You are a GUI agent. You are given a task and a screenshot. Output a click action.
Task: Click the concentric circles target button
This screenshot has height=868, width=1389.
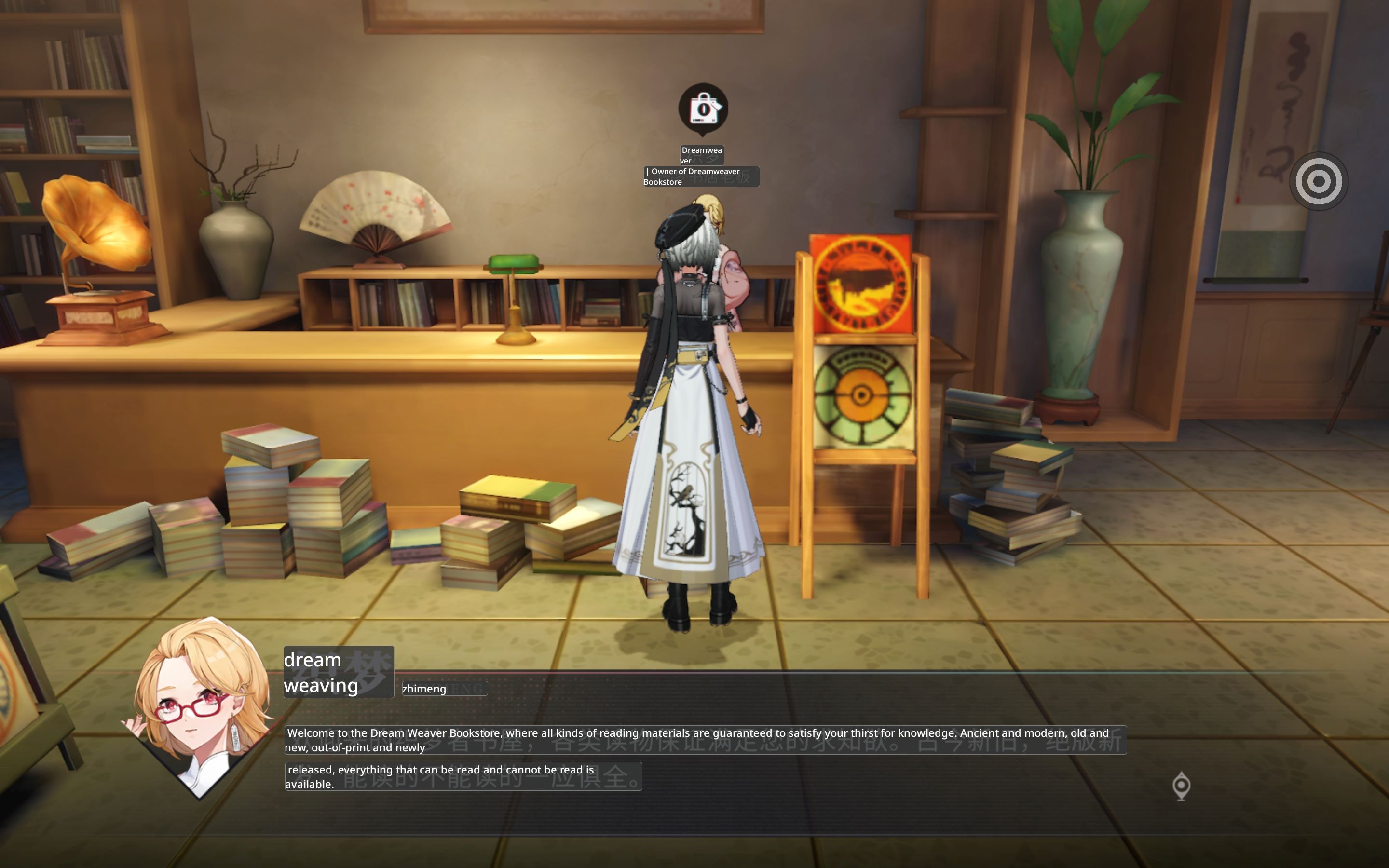pos(1319,181)
